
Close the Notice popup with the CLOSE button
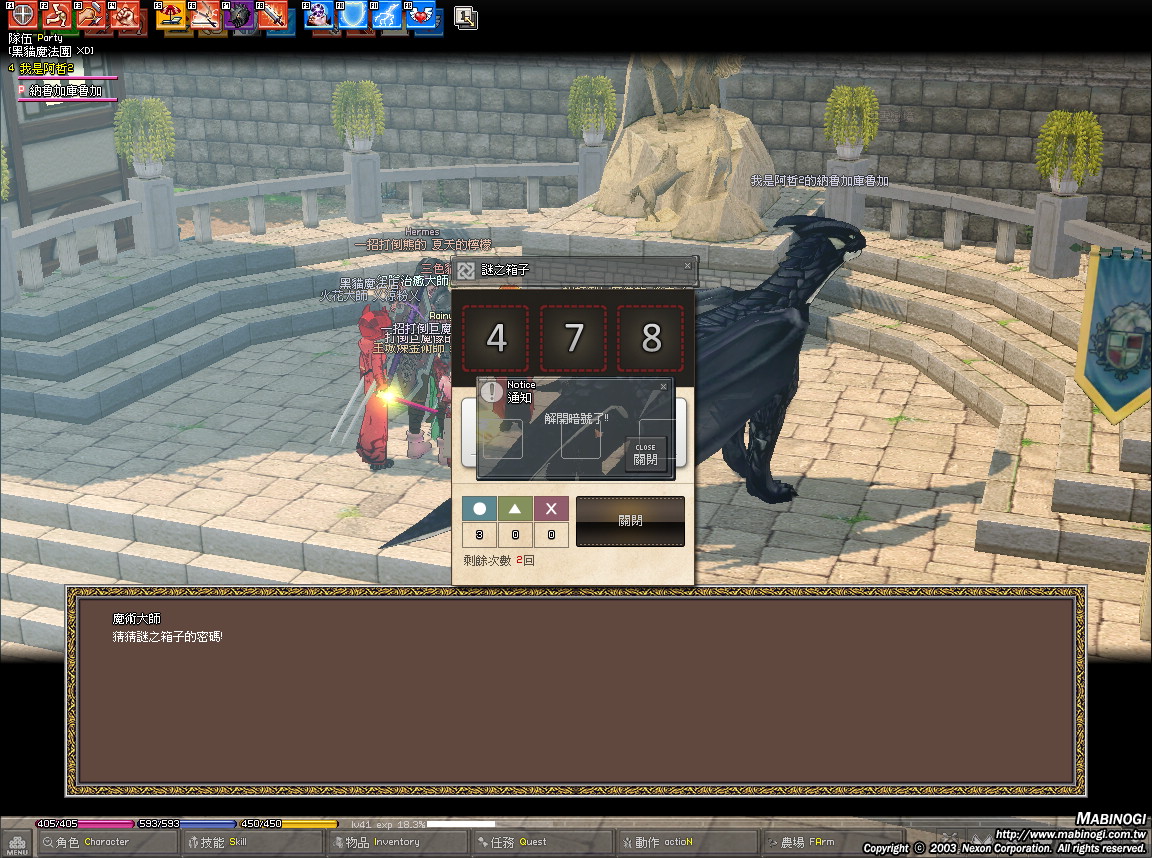pos(645,455)
